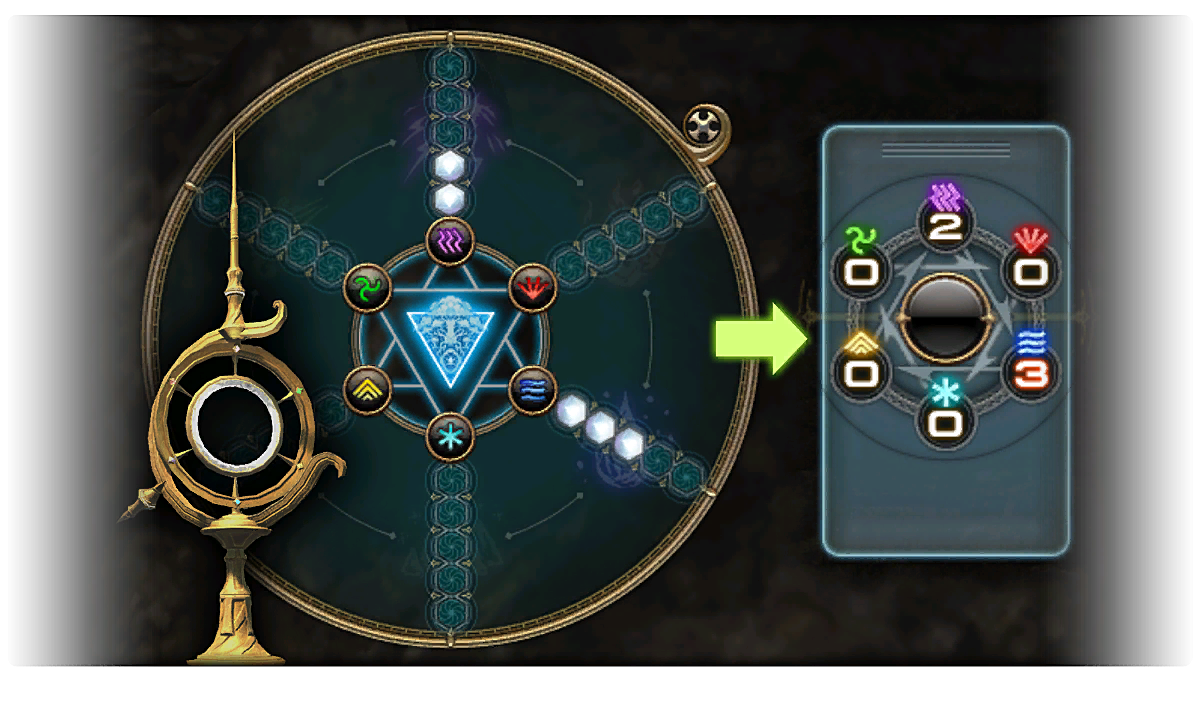1200x720 pixels.
Task: Click the gold cross knob on the wheel rim
Action: click(x=705, y=126)
